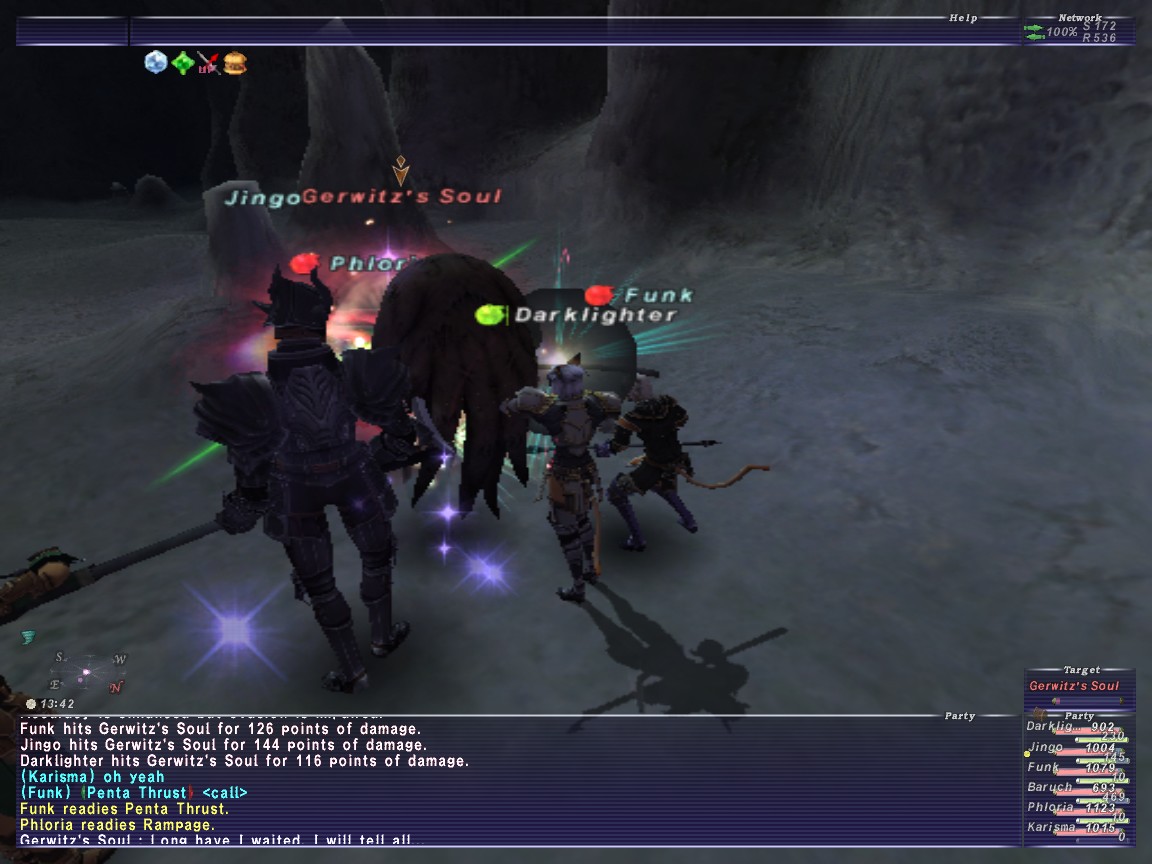The height and width of the screenshot is (864, 1152).
Task: Click the chat log window
Action: [x=500, y=780]
